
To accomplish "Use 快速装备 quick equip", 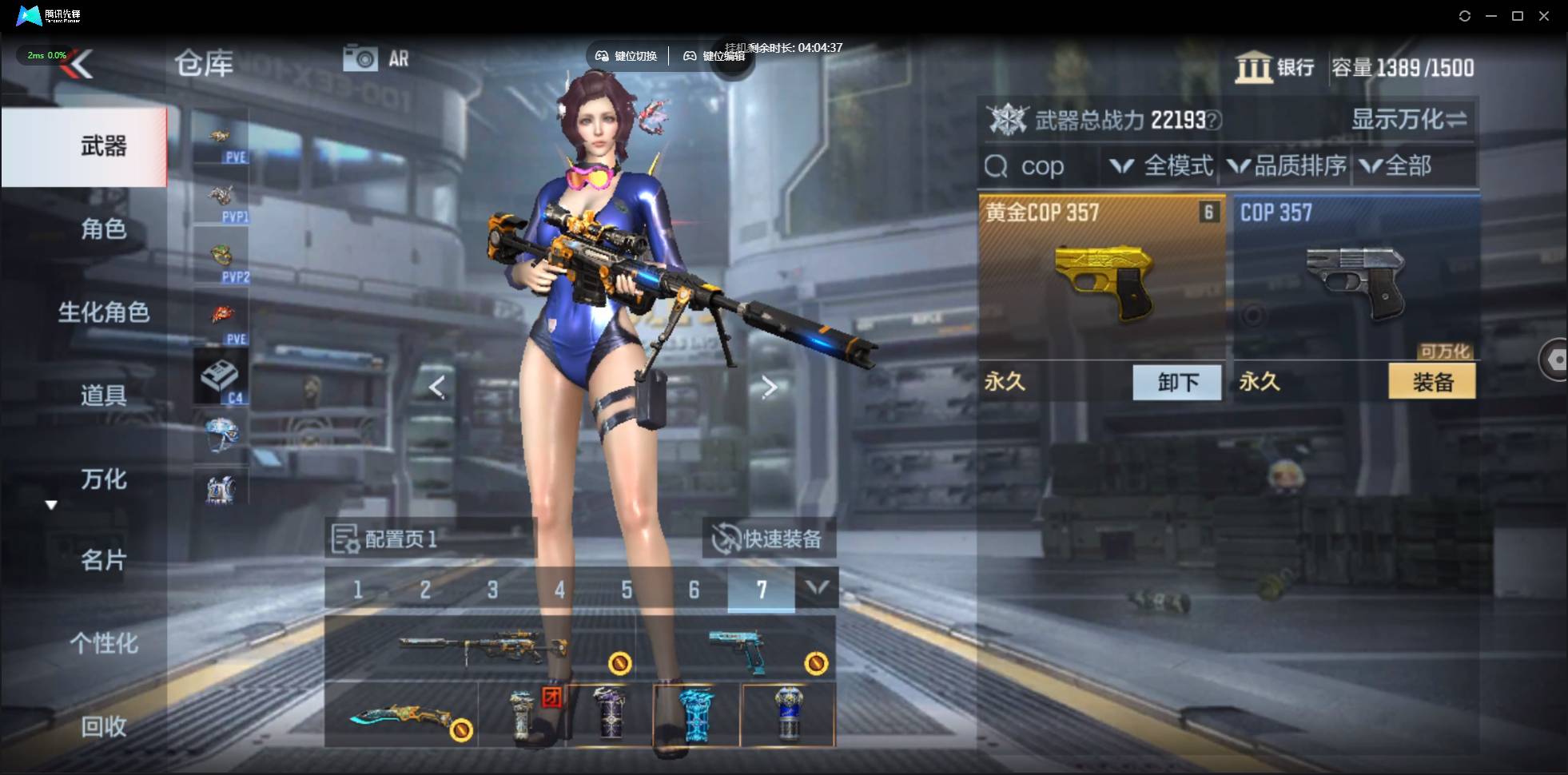I will [769, 539].
